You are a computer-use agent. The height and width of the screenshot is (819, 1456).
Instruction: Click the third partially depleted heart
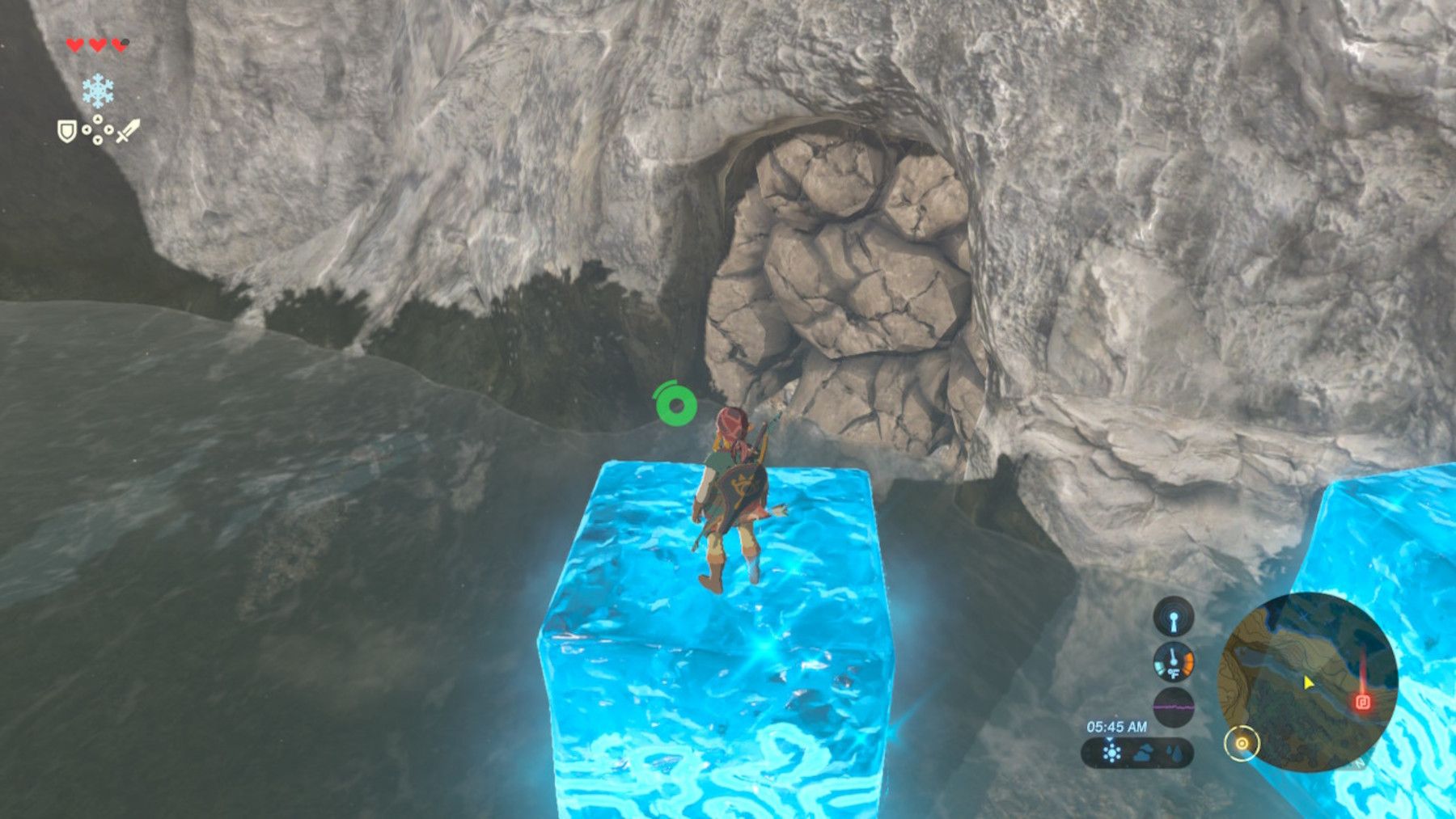click(118, 45)
